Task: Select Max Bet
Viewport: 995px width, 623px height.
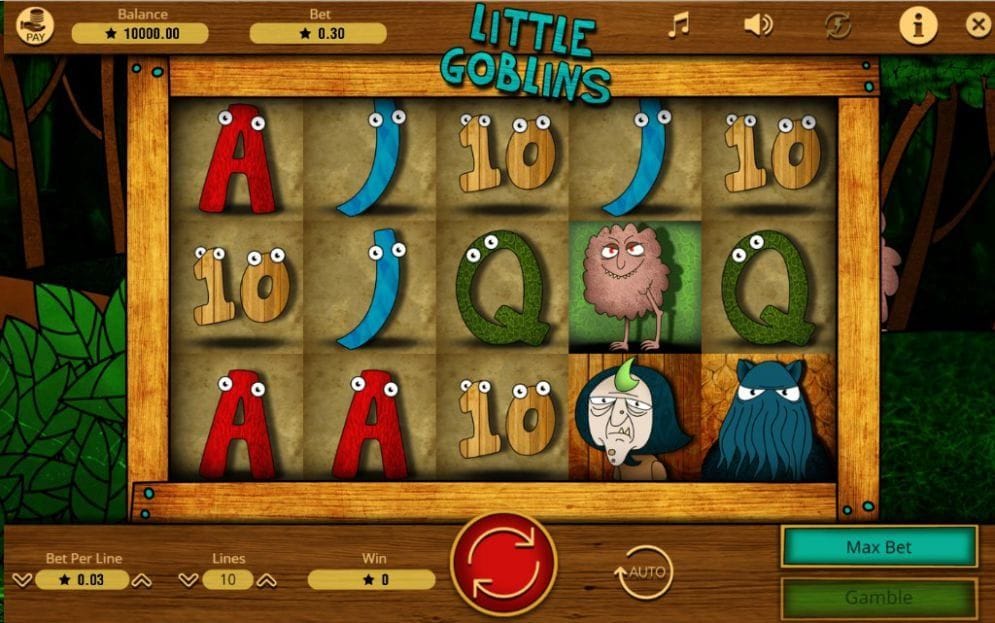Action: click(x=878, y=547)
